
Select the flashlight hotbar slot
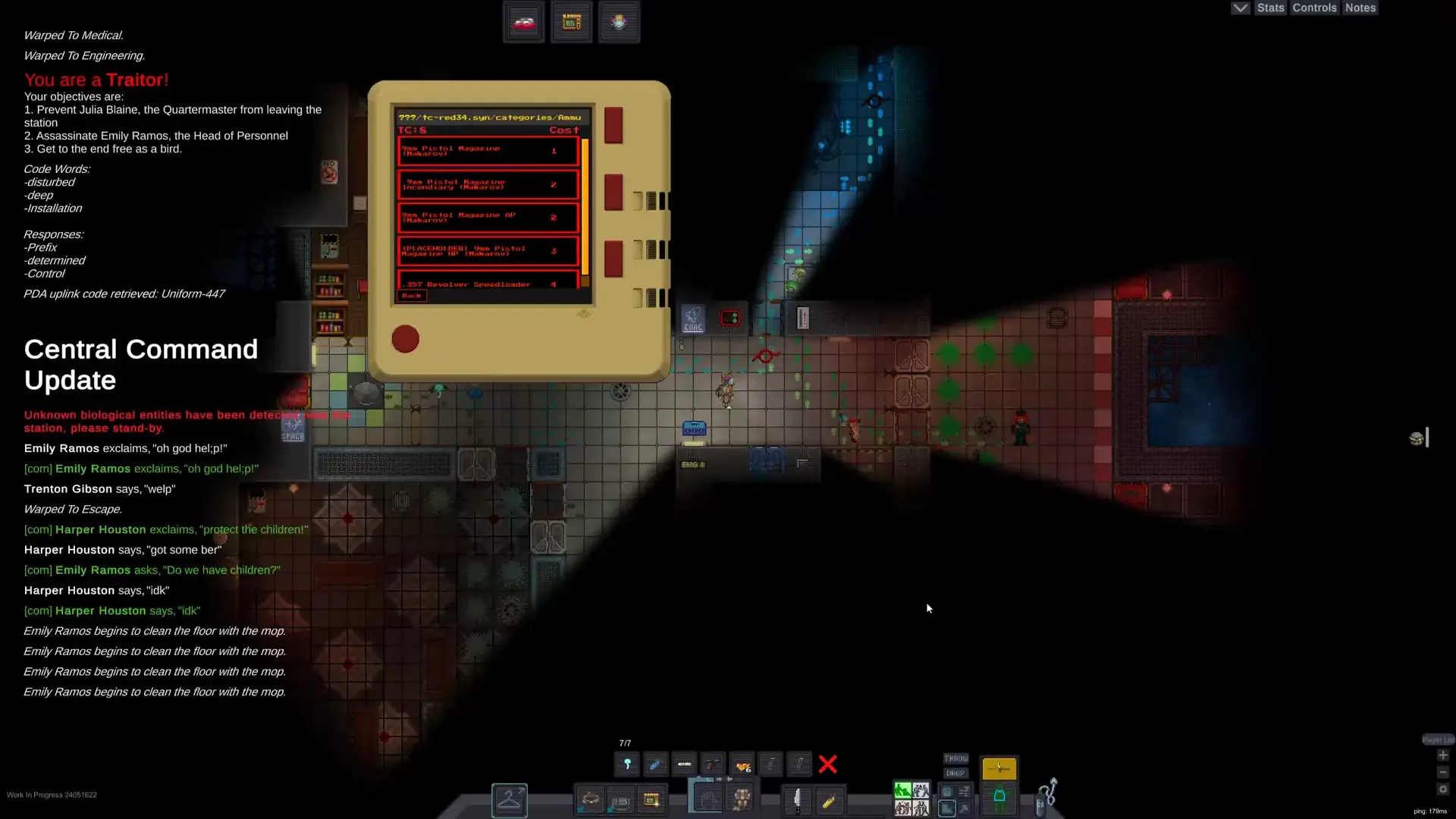(x=627, y=764)
